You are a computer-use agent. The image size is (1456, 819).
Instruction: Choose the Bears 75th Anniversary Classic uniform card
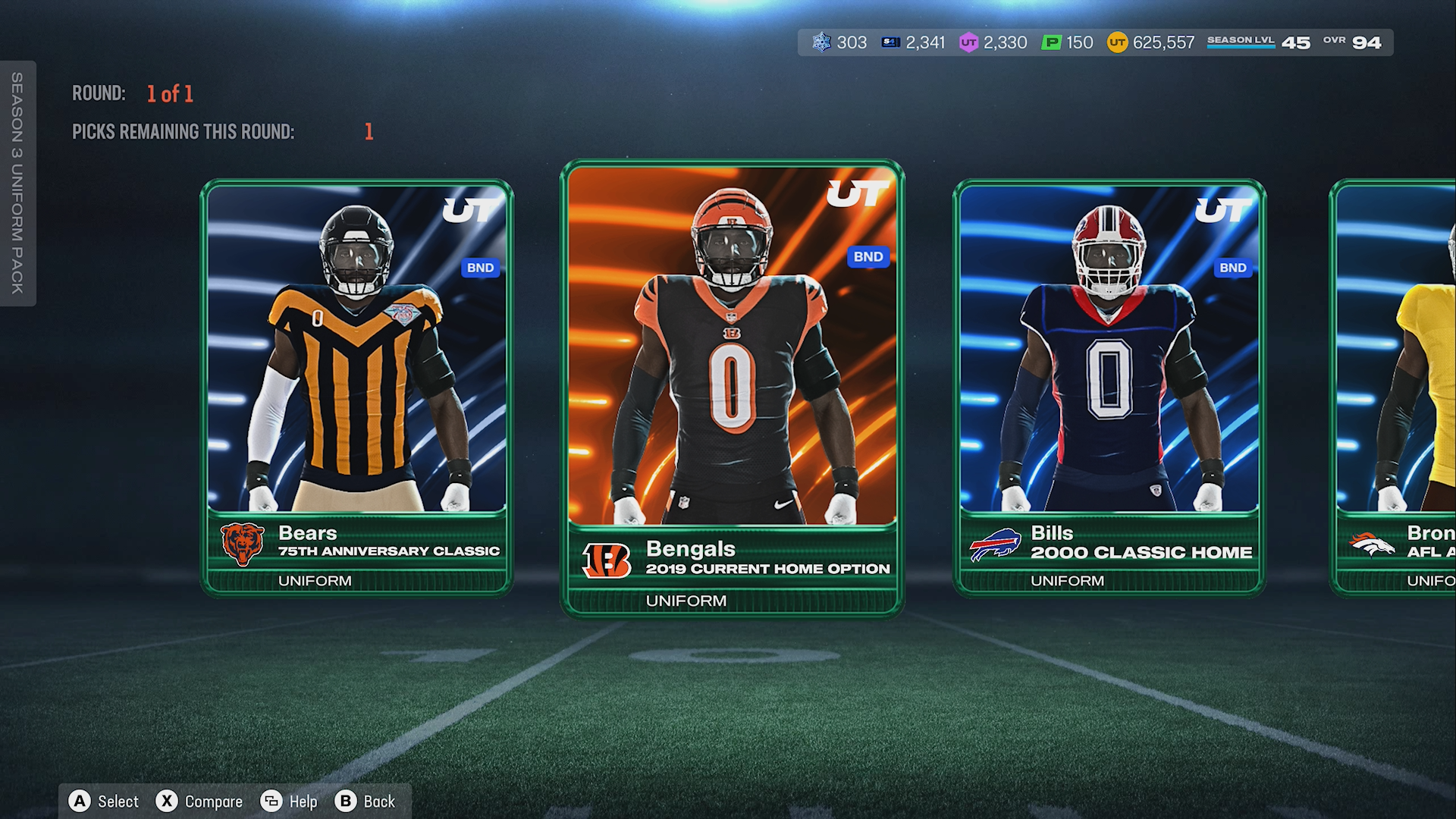click(356, 387)
